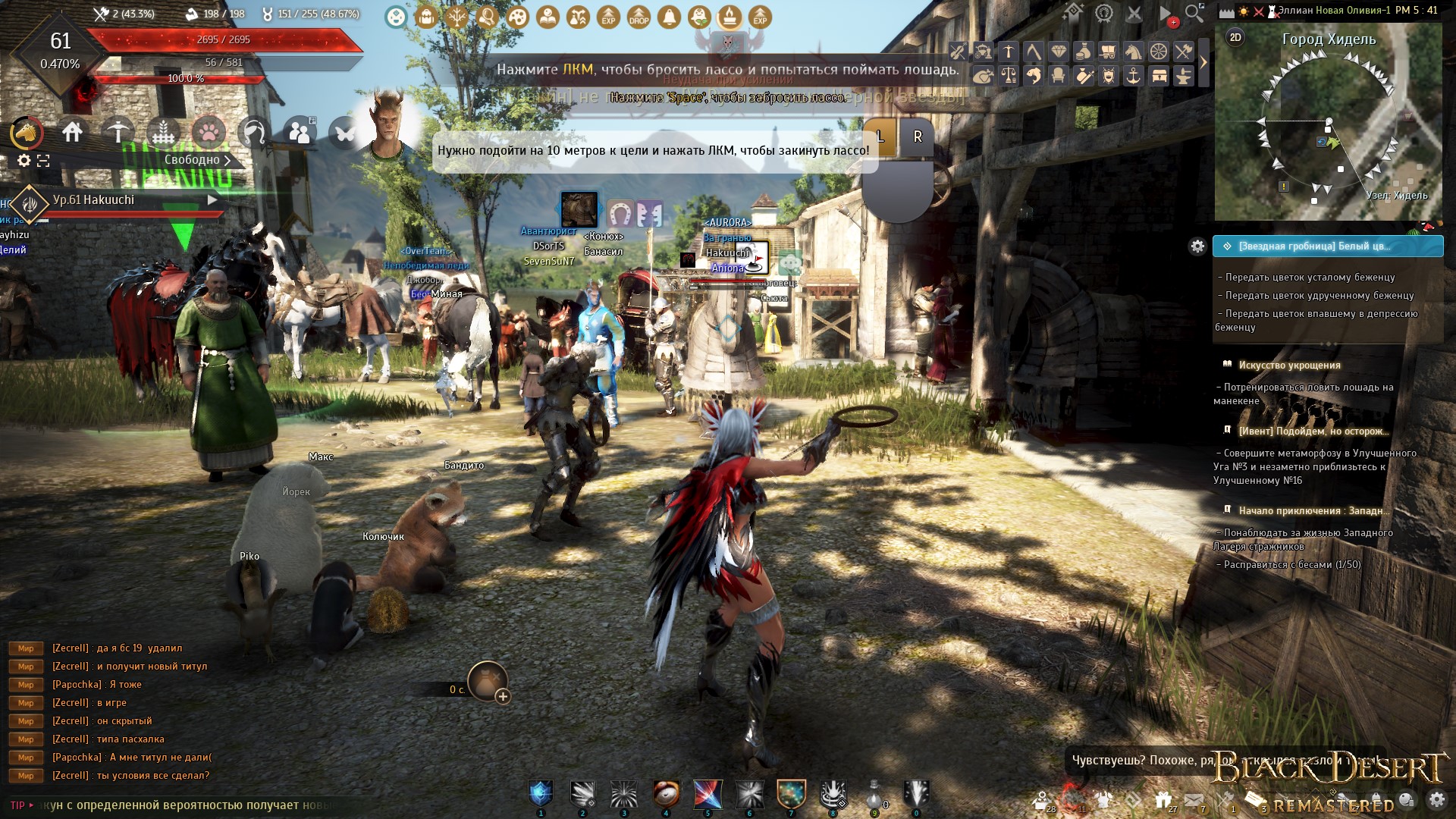Add silver with the coin pouch plus button
This screenshot has height=819, width=1456.
click(x=503, y=696)
